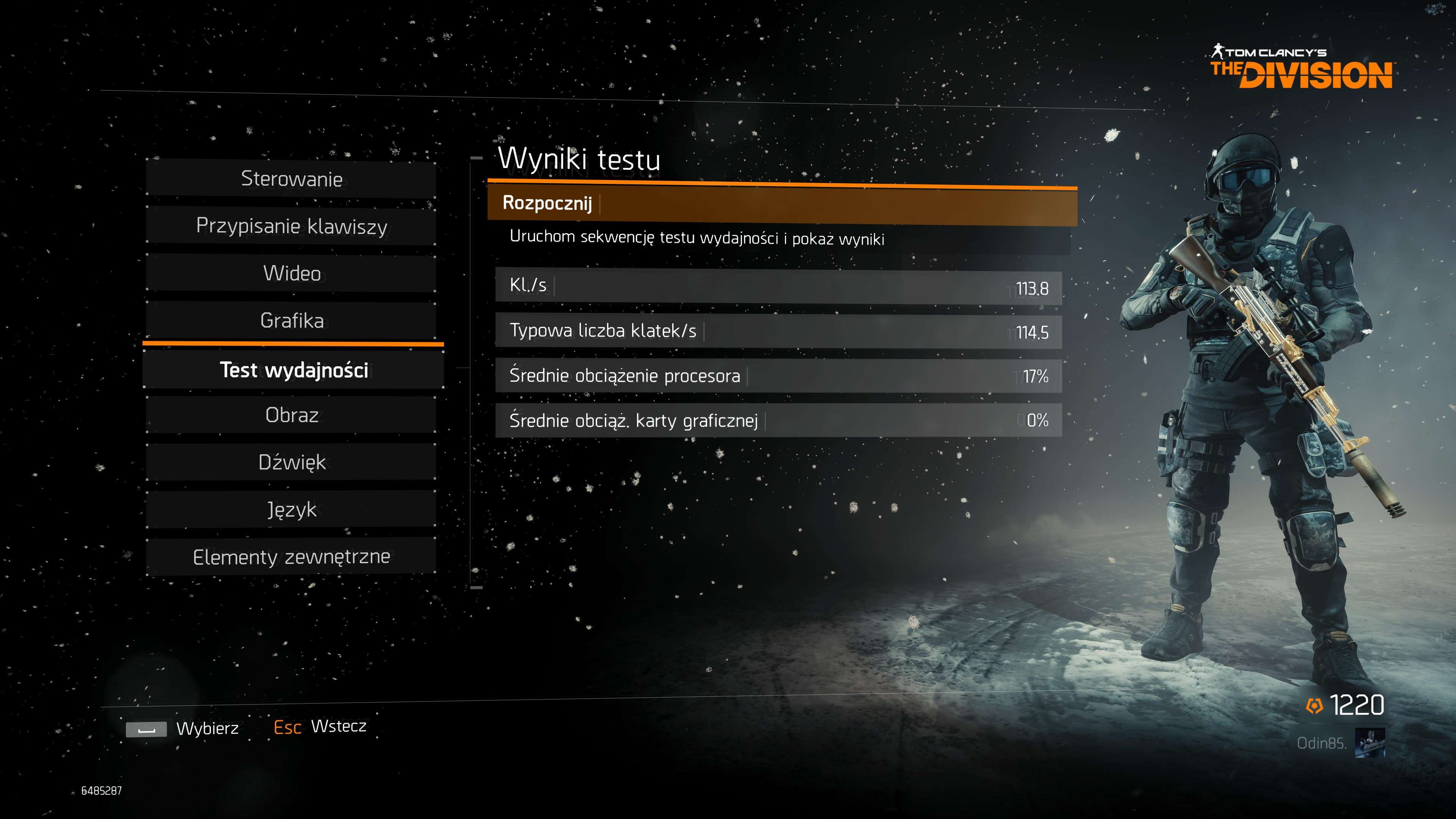Select the Typowa liczba klatek/s row

point(778,331)
